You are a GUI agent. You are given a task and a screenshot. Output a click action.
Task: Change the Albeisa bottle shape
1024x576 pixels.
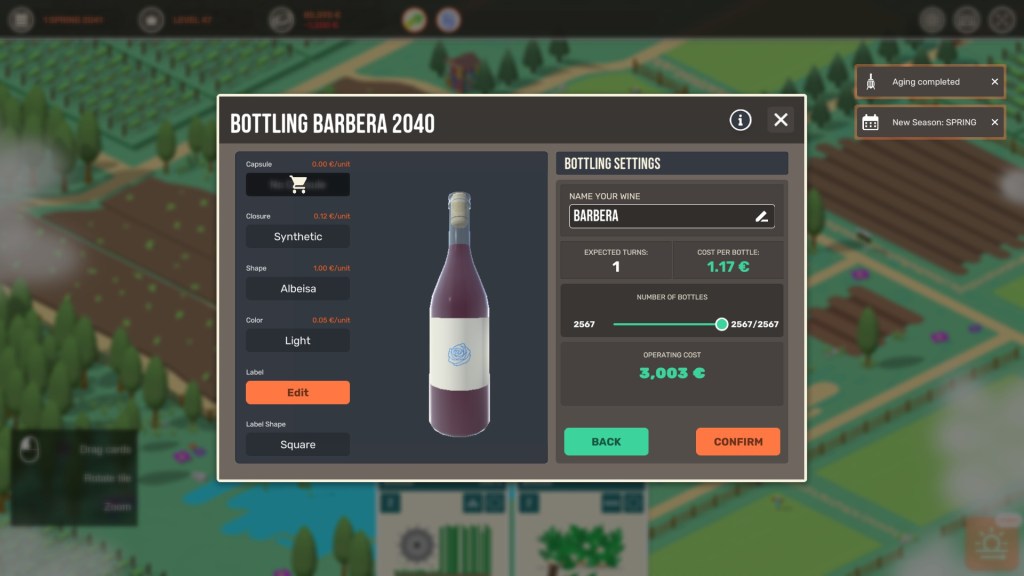pyautogui.click(x=298, y=289)
